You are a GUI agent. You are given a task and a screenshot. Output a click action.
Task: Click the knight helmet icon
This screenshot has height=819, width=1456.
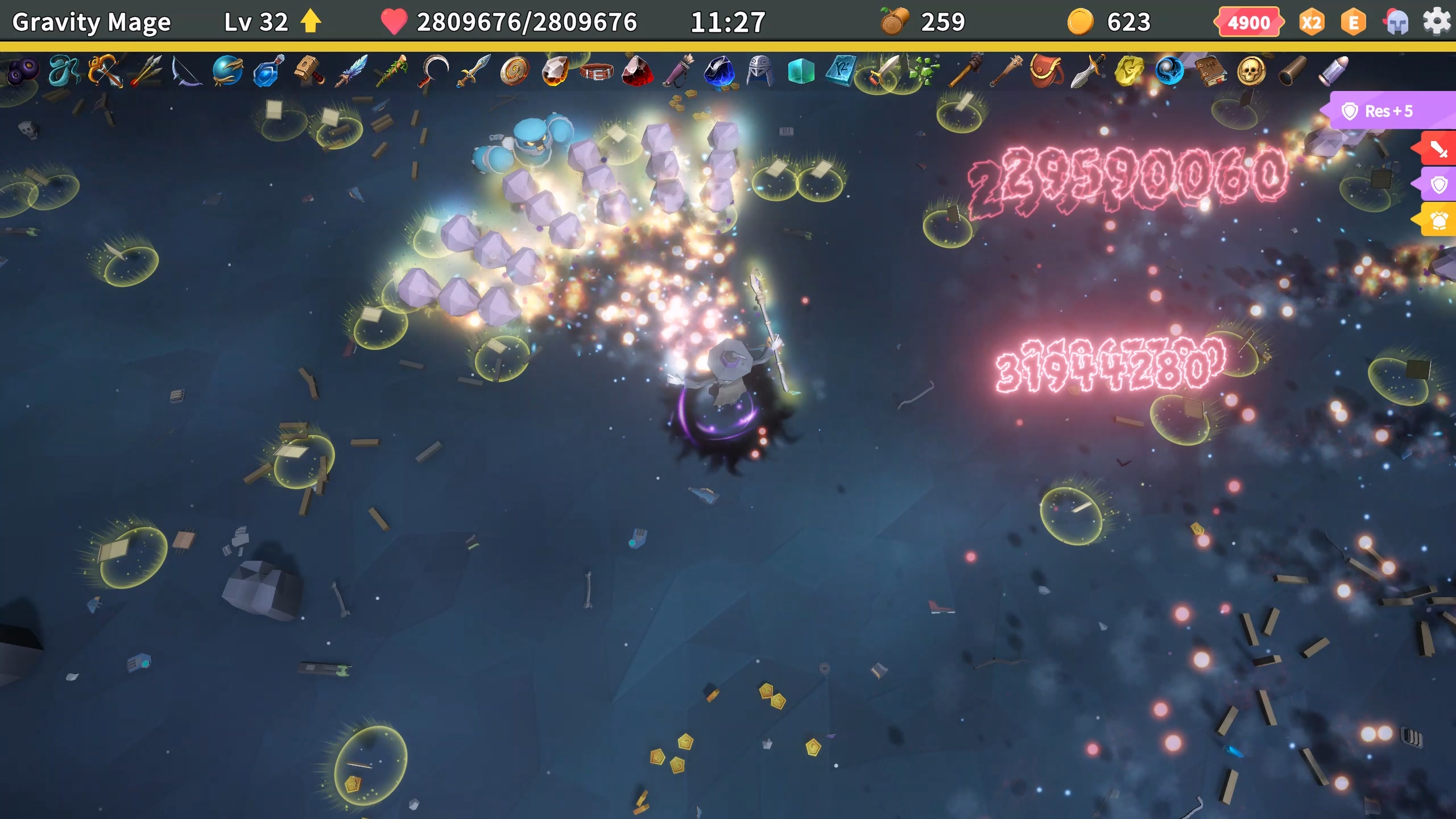click(1396, 23)
